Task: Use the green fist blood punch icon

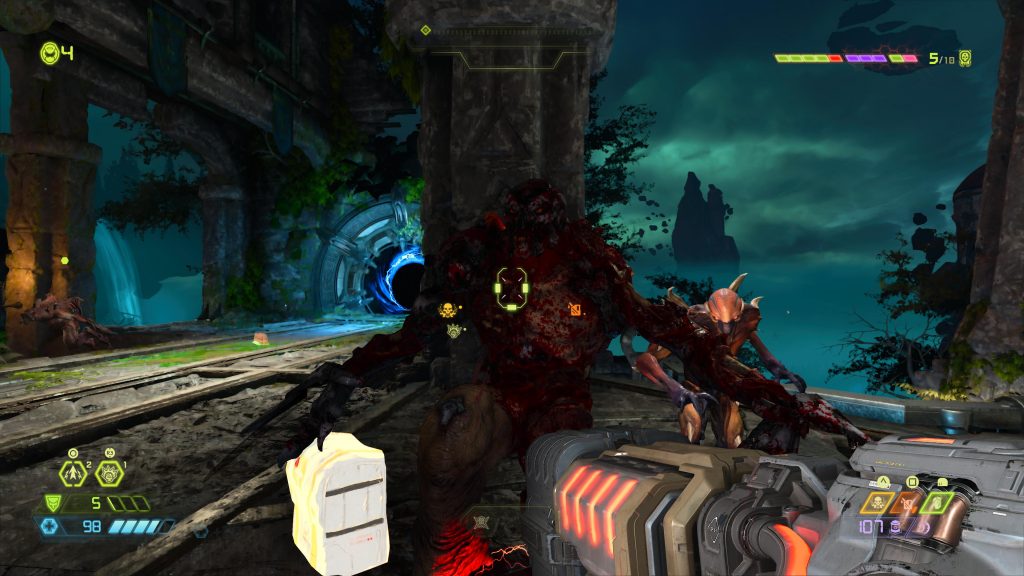Action: click(x=938, y=501)
